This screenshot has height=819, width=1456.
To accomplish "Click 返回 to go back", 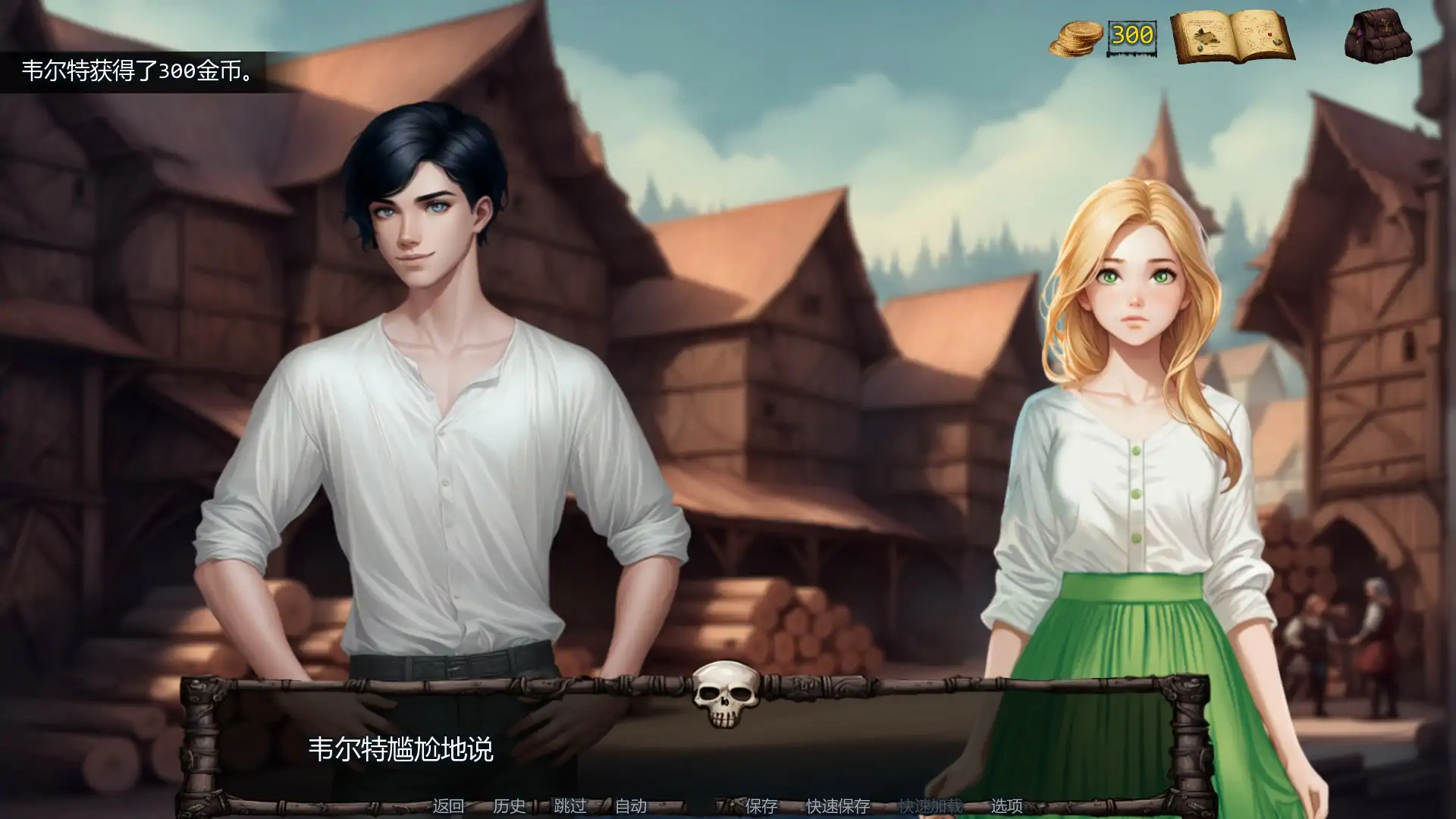I will point(449,807).
